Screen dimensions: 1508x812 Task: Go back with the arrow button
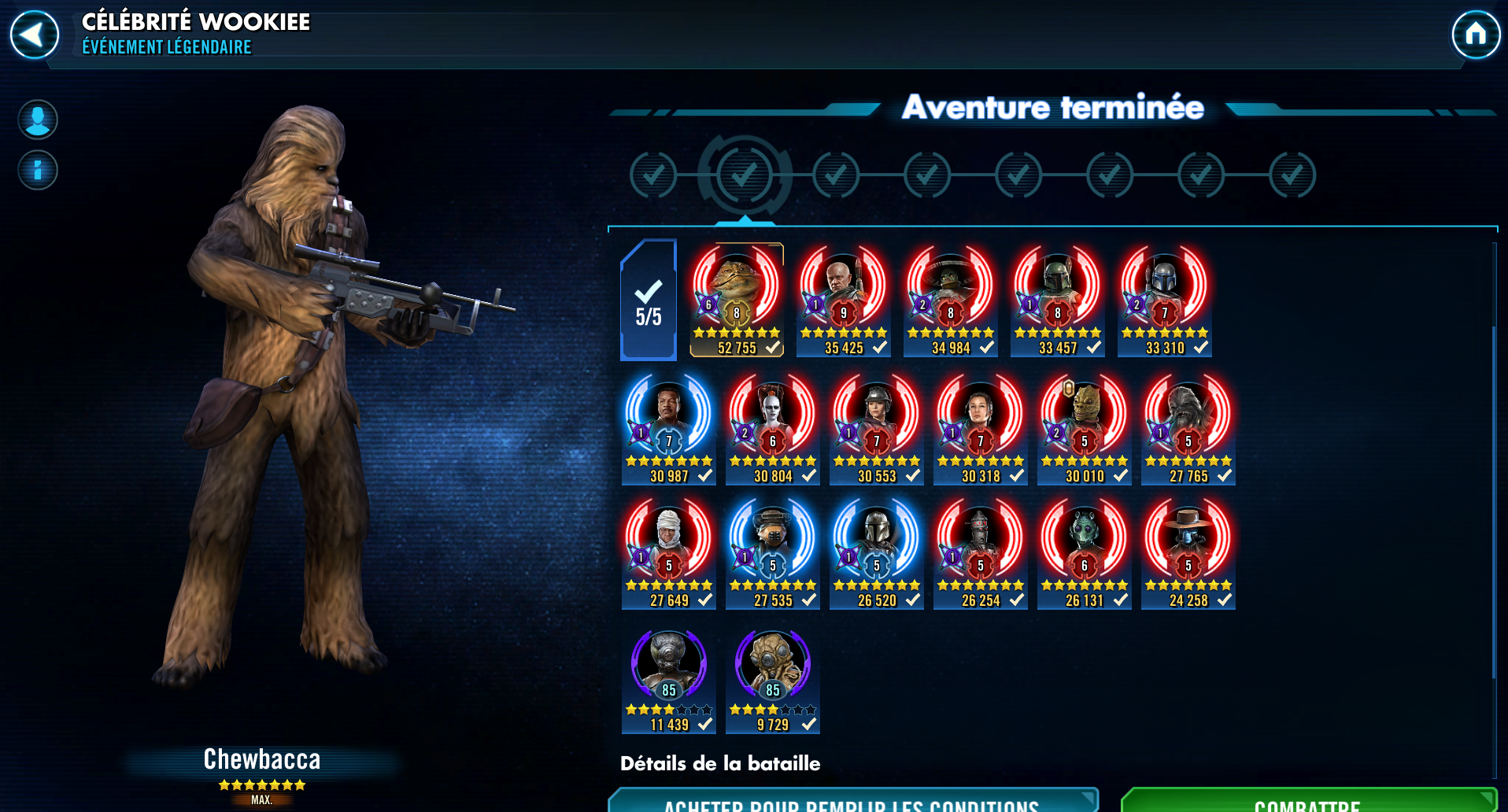click(34, 35)
